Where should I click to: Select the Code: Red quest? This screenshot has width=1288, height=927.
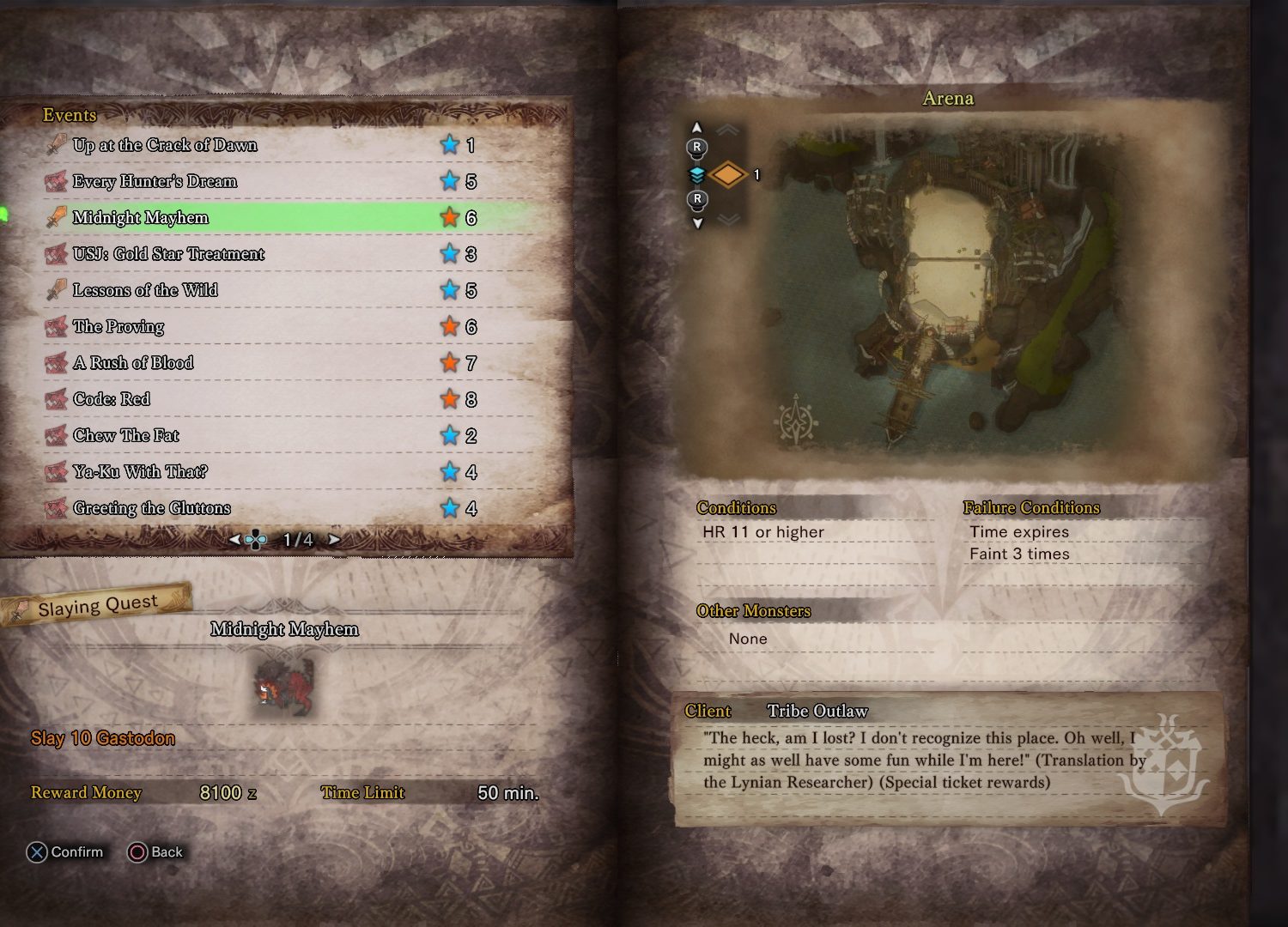tap(112, 399)
